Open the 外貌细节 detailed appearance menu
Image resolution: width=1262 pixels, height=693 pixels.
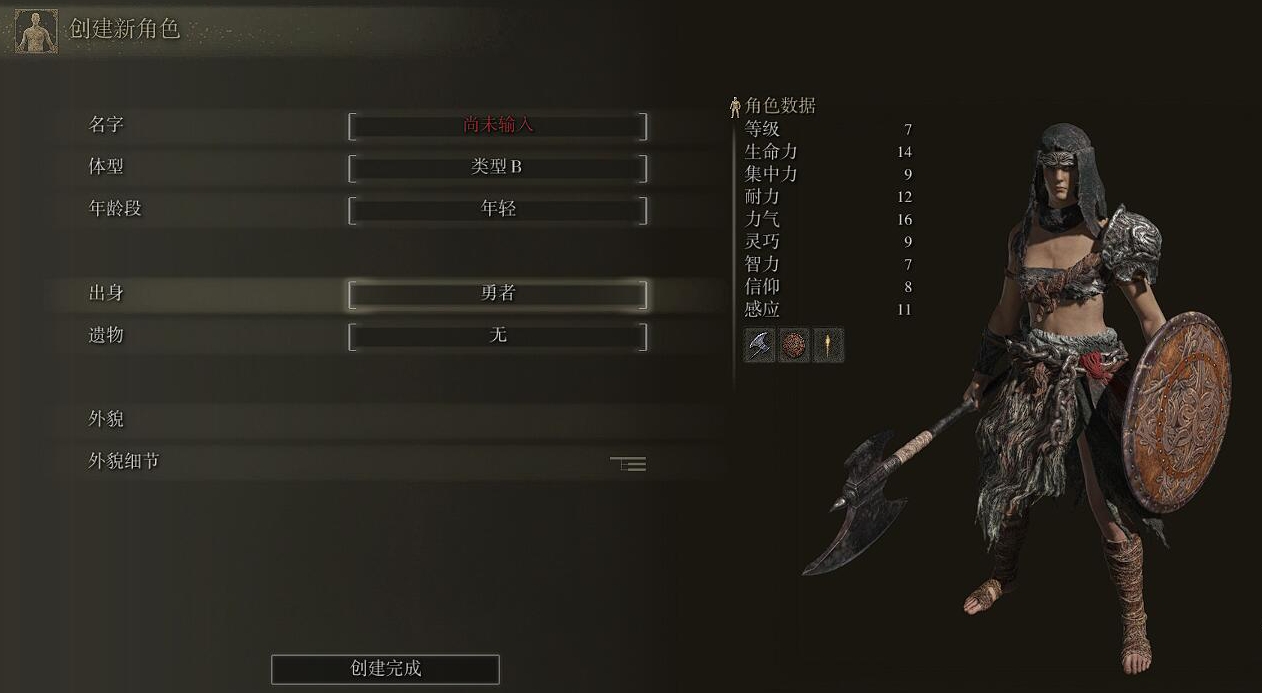click(367, 462)
